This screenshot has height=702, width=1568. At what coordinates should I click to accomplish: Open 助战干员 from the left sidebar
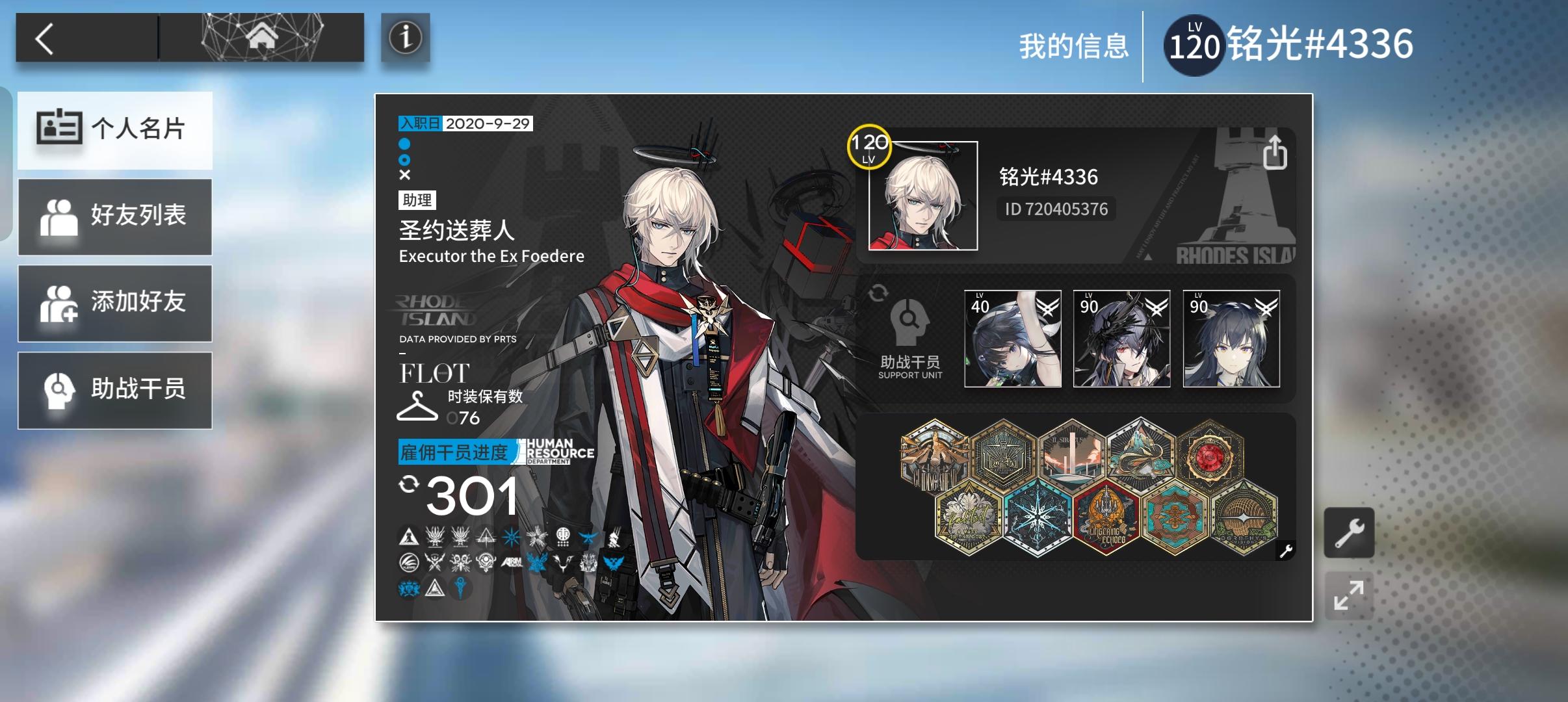pyautogui.click(x=116, y=389)
